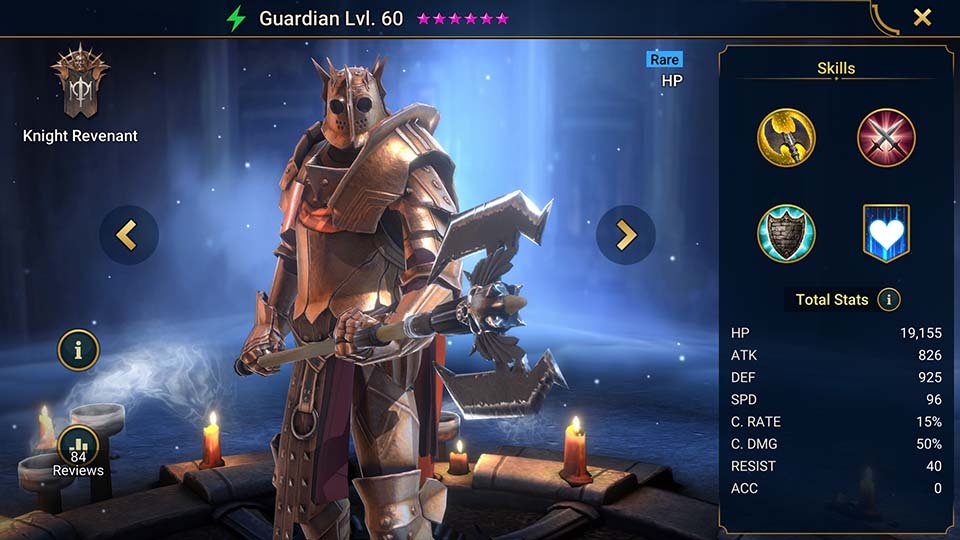The height and width of the screenshot is (540, 960).
Task: Click the Rare rarity tag
Action: [665, 59]
